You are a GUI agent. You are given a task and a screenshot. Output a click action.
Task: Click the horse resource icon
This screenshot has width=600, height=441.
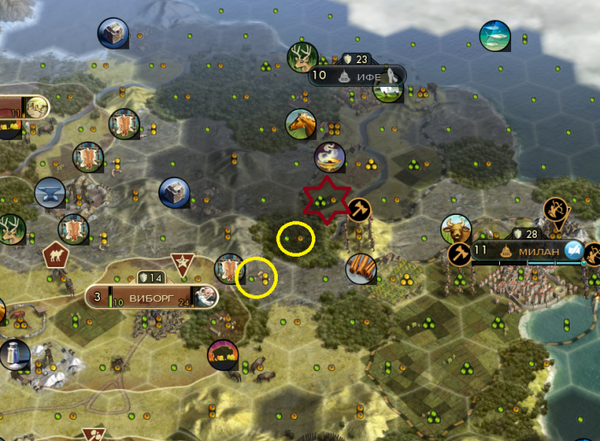(301, 123)
